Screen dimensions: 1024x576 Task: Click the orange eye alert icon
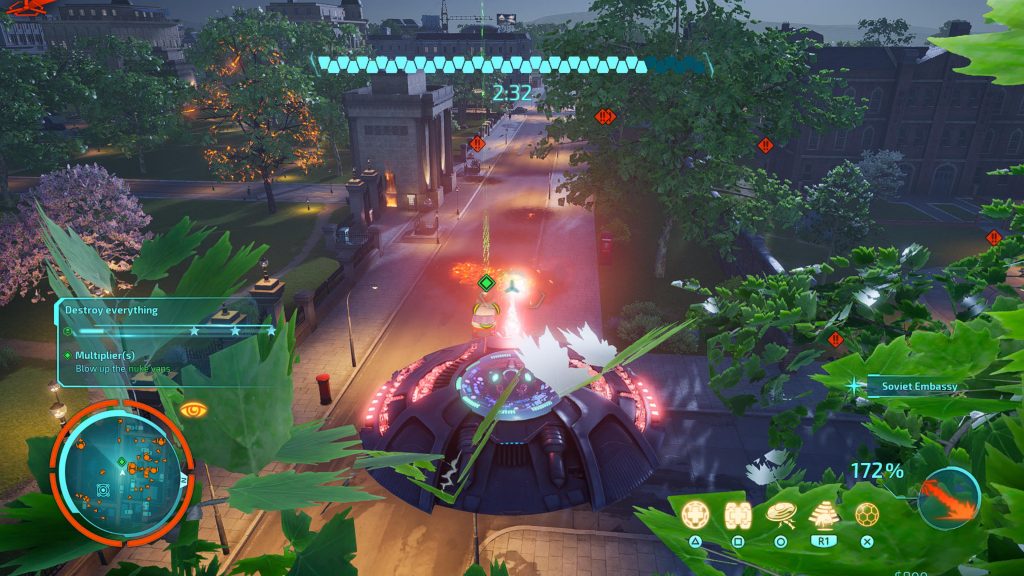(x=194, y=409)
